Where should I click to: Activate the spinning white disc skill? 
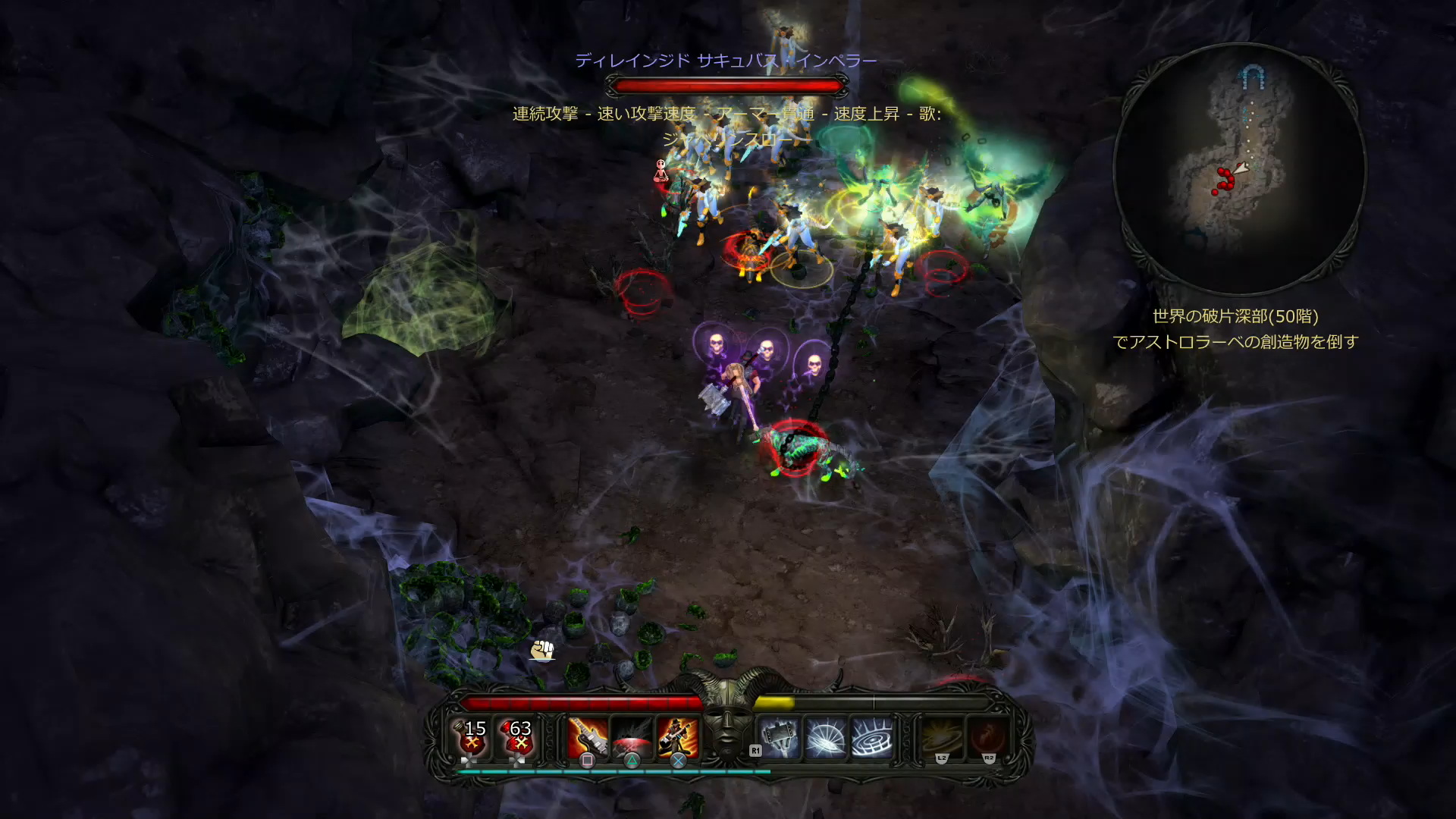(x=826, y=737)
